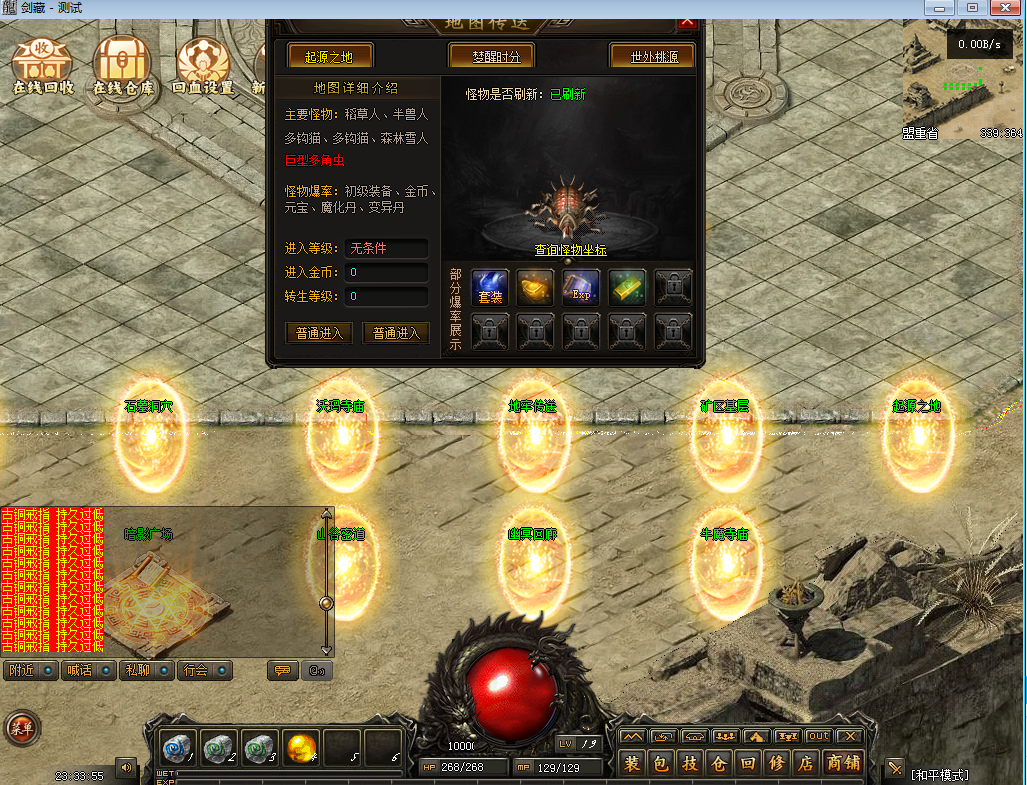
Task: Select the 套装 drop reward icon
Action: [x=490, y=289]
